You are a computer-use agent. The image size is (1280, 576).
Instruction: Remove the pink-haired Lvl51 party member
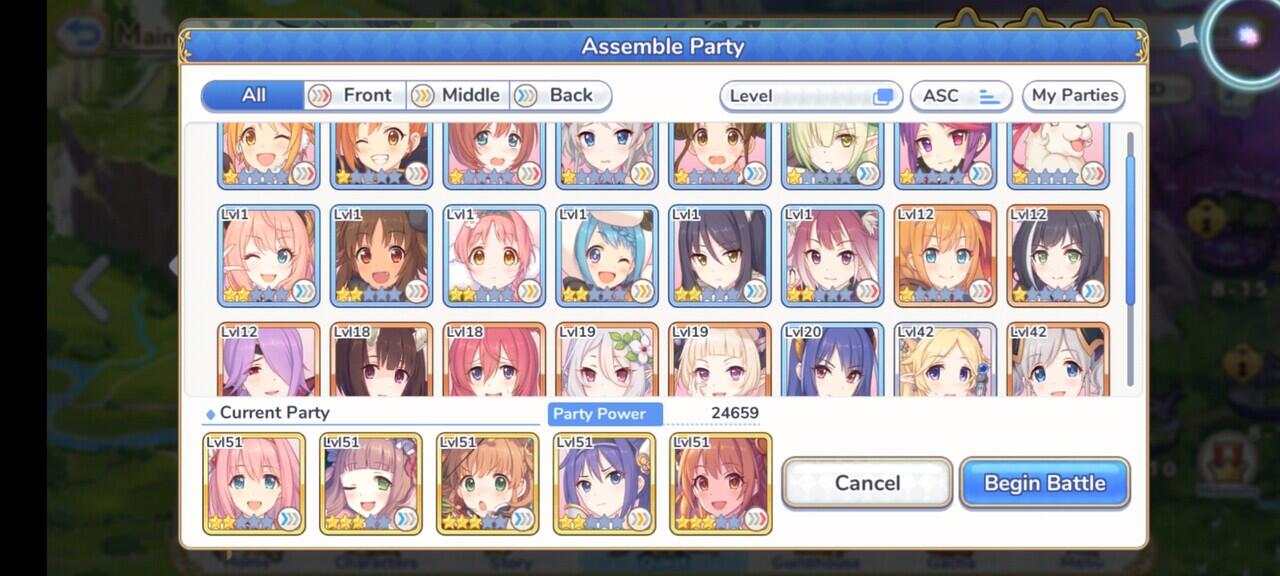pyautogui.click(x=254, y=483)
